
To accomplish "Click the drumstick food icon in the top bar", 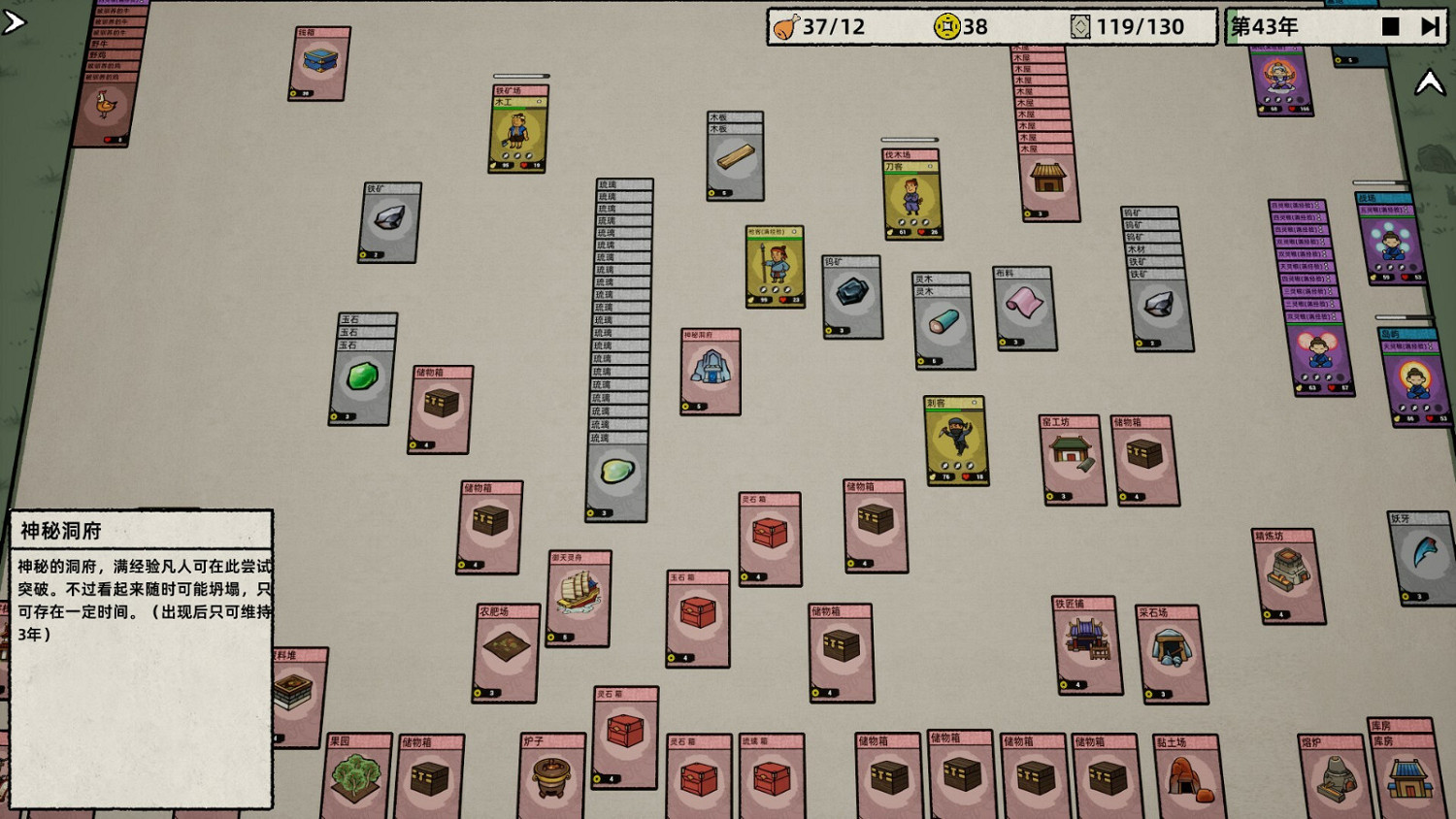I will [x=782, y=27].
